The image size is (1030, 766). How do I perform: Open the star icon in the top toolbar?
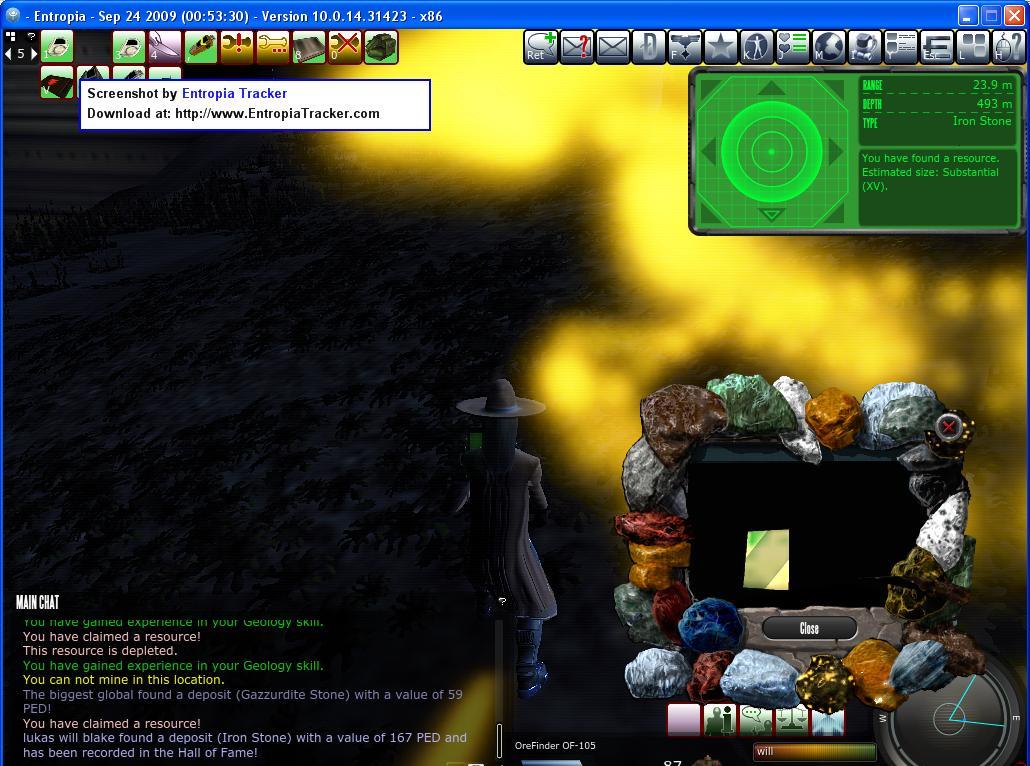[720, 46]
